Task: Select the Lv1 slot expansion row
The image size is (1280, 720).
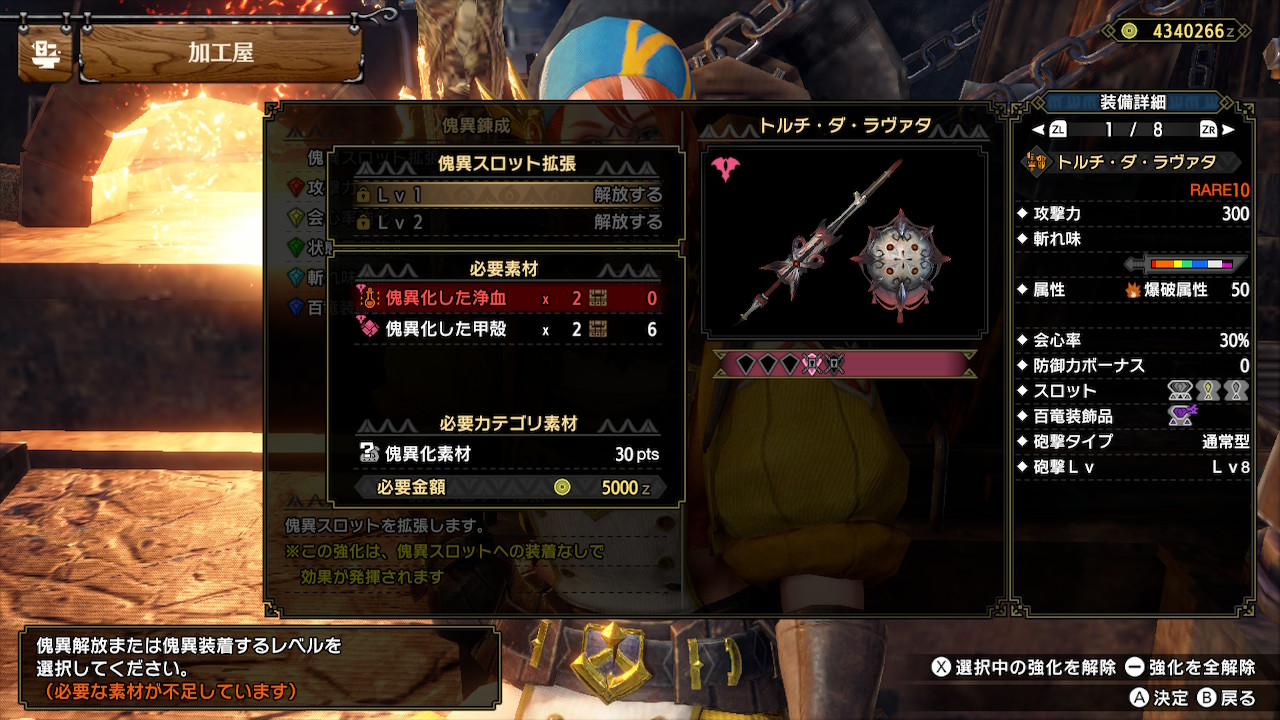Action: click(x=508, y=195)
